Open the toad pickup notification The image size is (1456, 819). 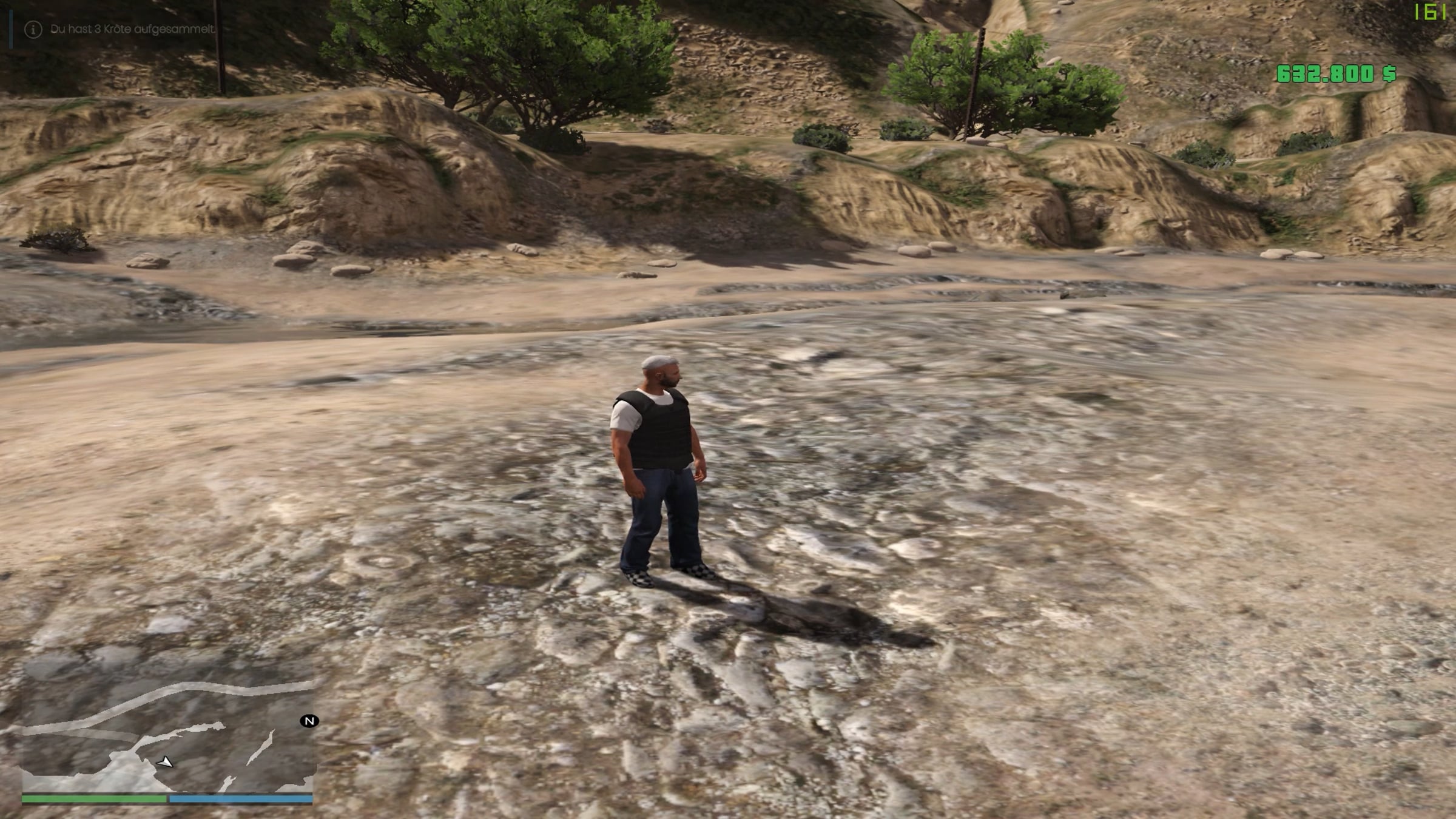(132, 29)
